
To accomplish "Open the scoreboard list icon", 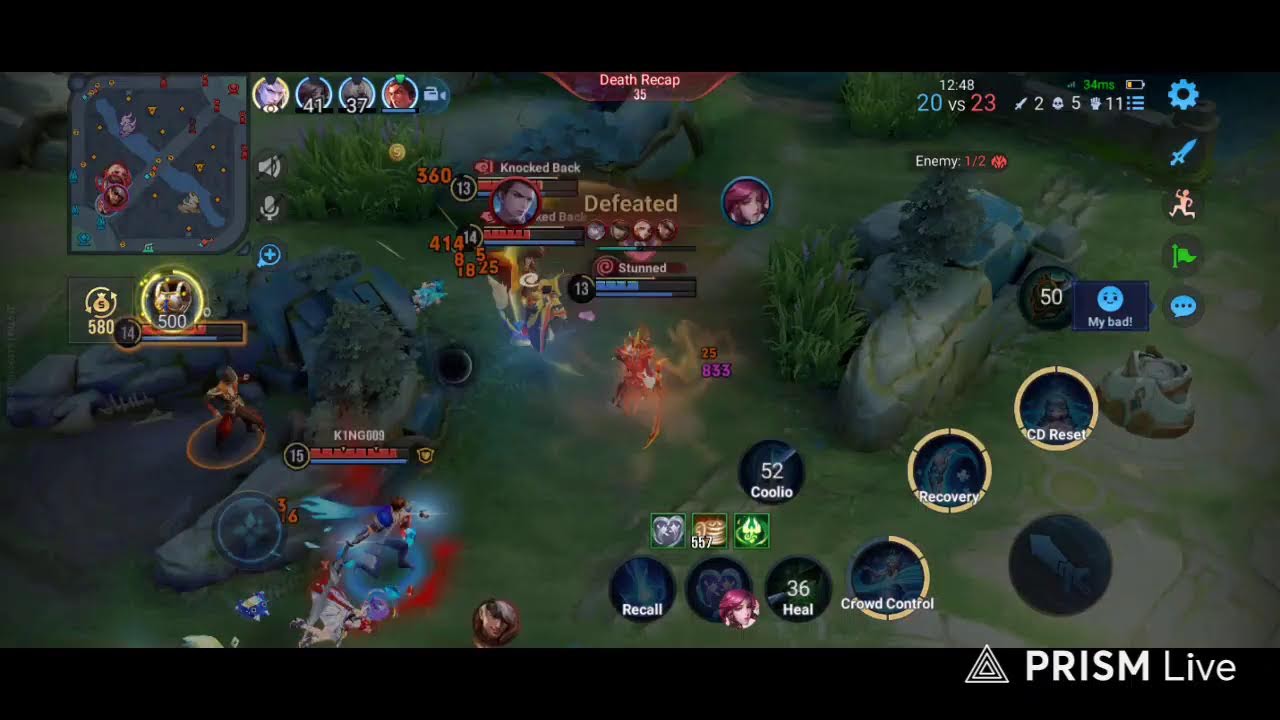I will pos(1136,103).
